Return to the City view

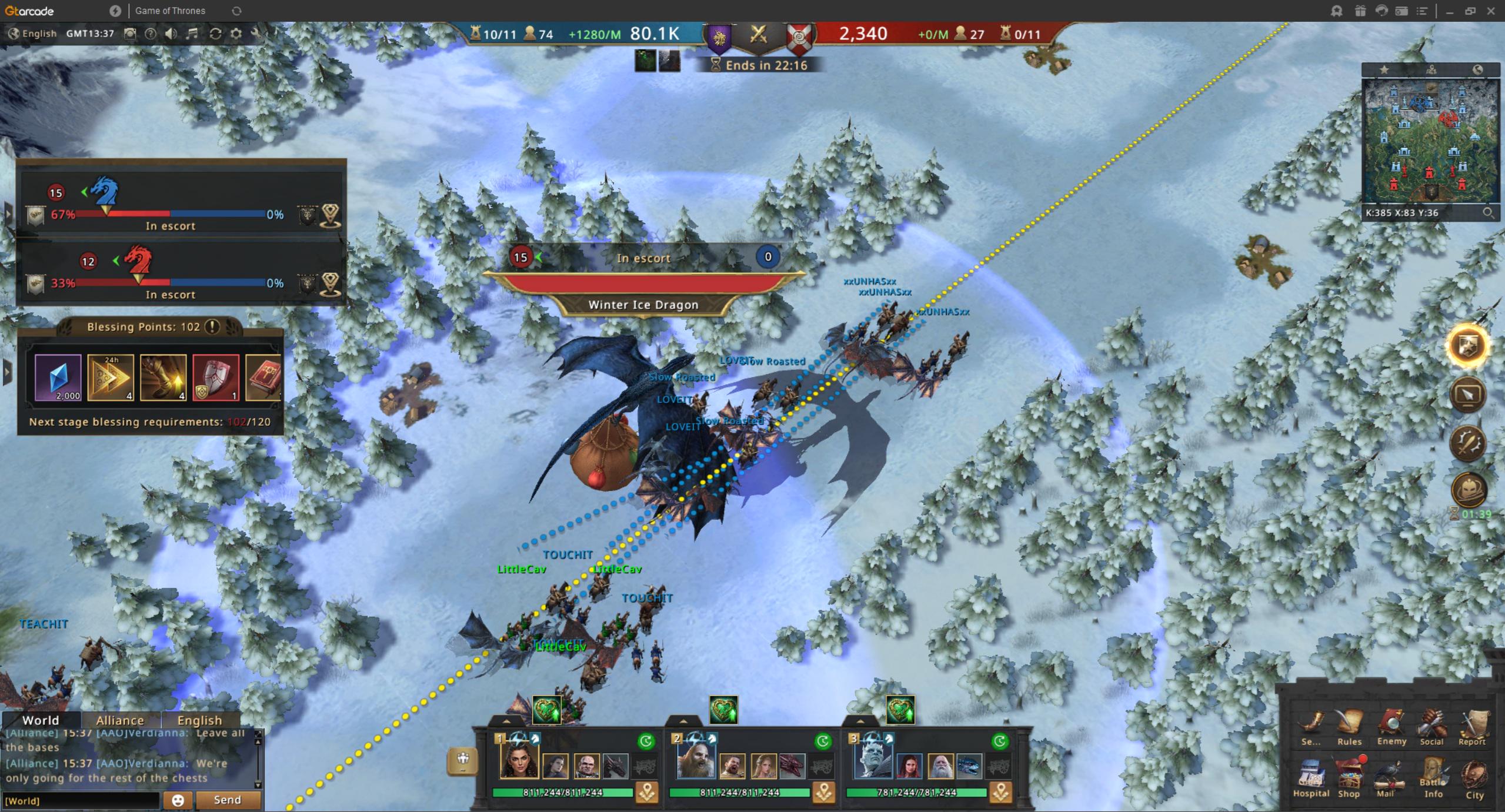click(x=1474, y=777)
